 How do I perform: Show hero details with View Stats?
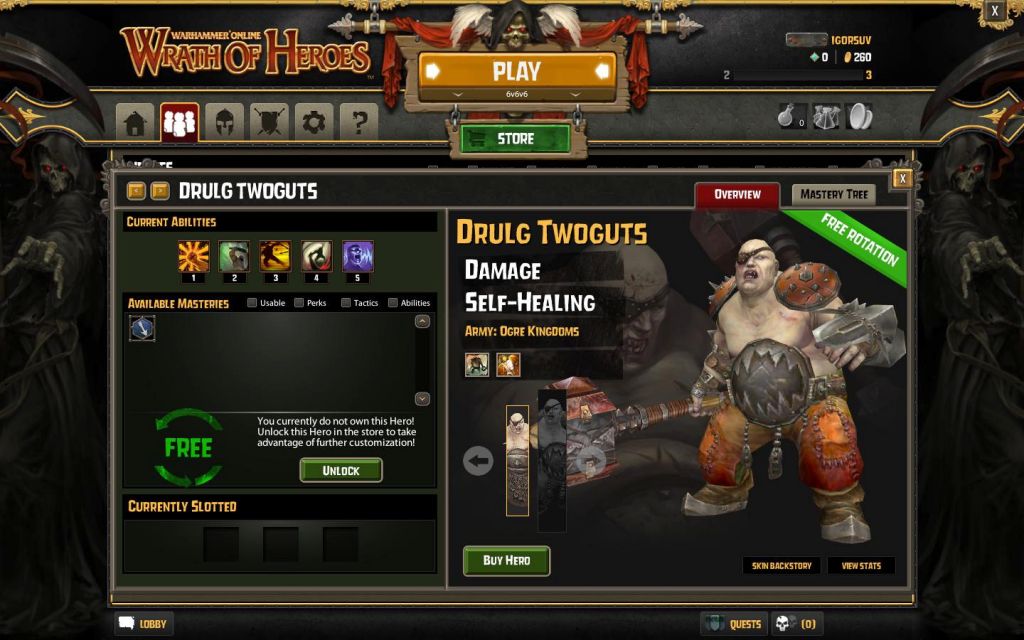coord(860,566)
